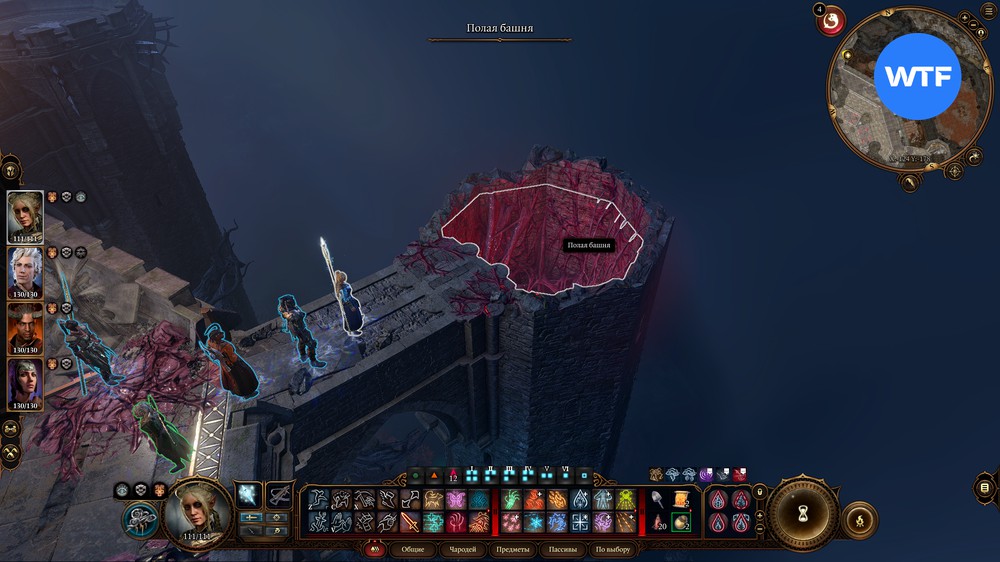1000x562 pixels.
Task: Click the WTF watermark logo
Action: [x=917, y=77]
